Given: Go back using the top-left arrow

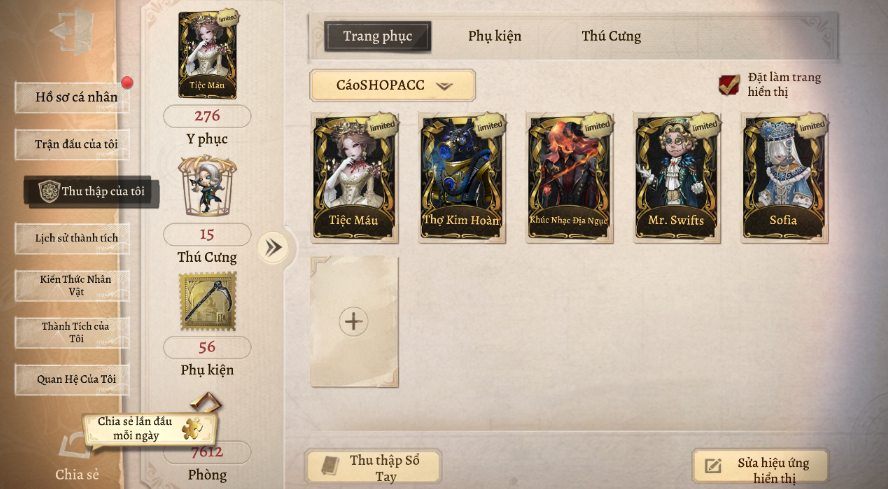Looking at the screenshot, I should coord(72,30).
